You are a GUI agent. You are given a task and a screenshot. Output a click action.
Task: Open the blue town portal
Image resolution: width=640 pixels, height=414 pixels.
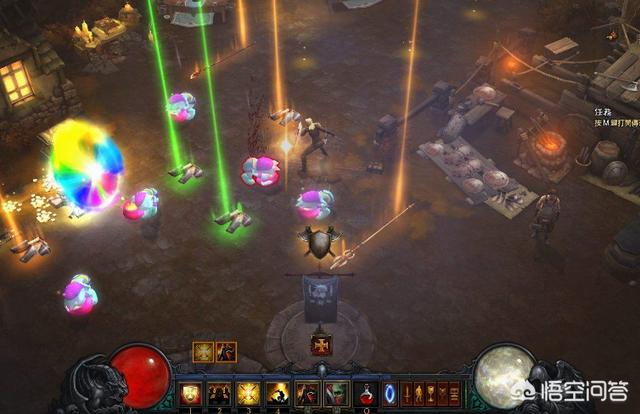click(x=390, y=393)
